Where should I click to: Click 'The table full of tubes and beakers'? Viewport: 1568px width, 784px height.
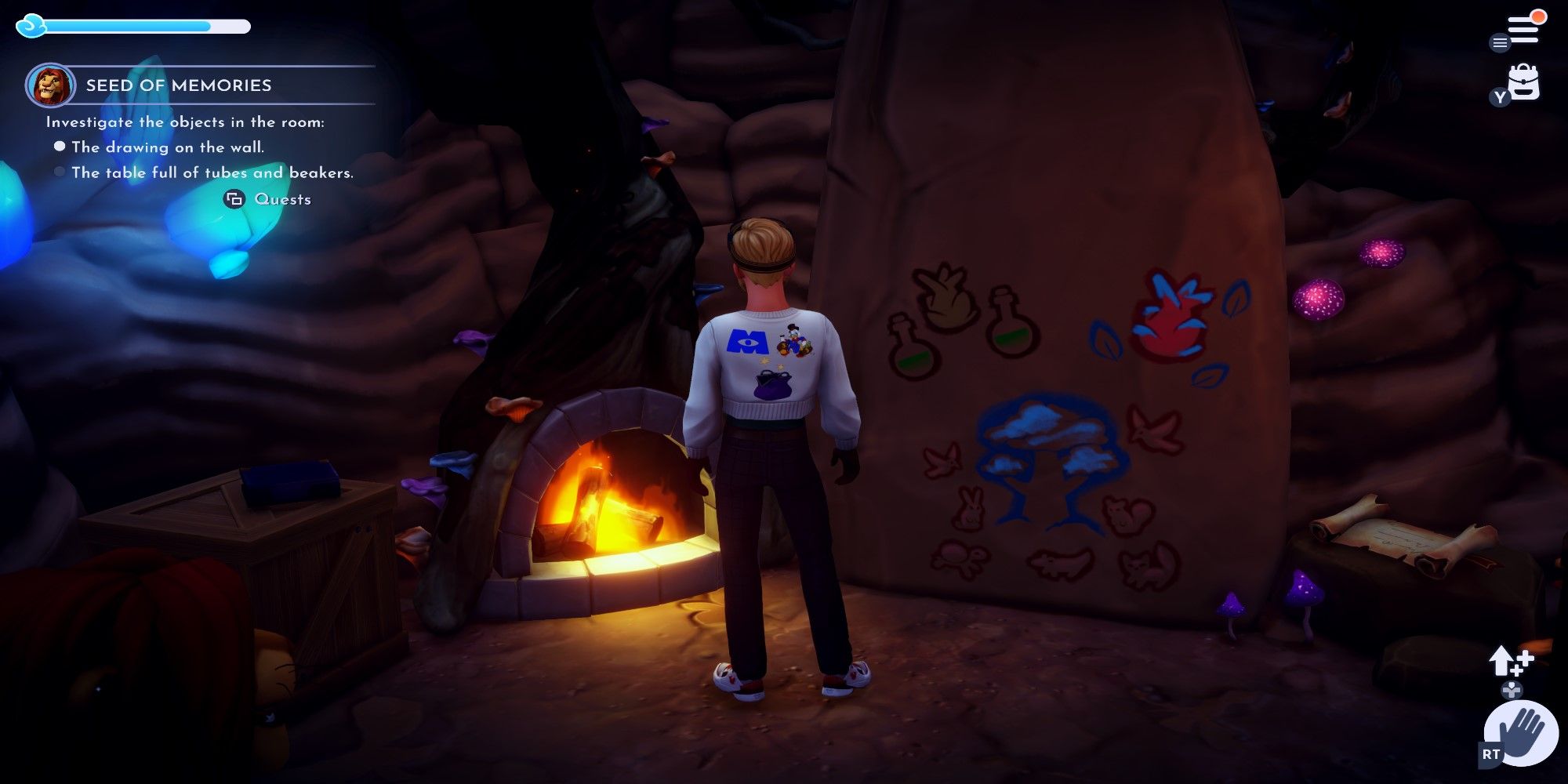tap(212, 172)
